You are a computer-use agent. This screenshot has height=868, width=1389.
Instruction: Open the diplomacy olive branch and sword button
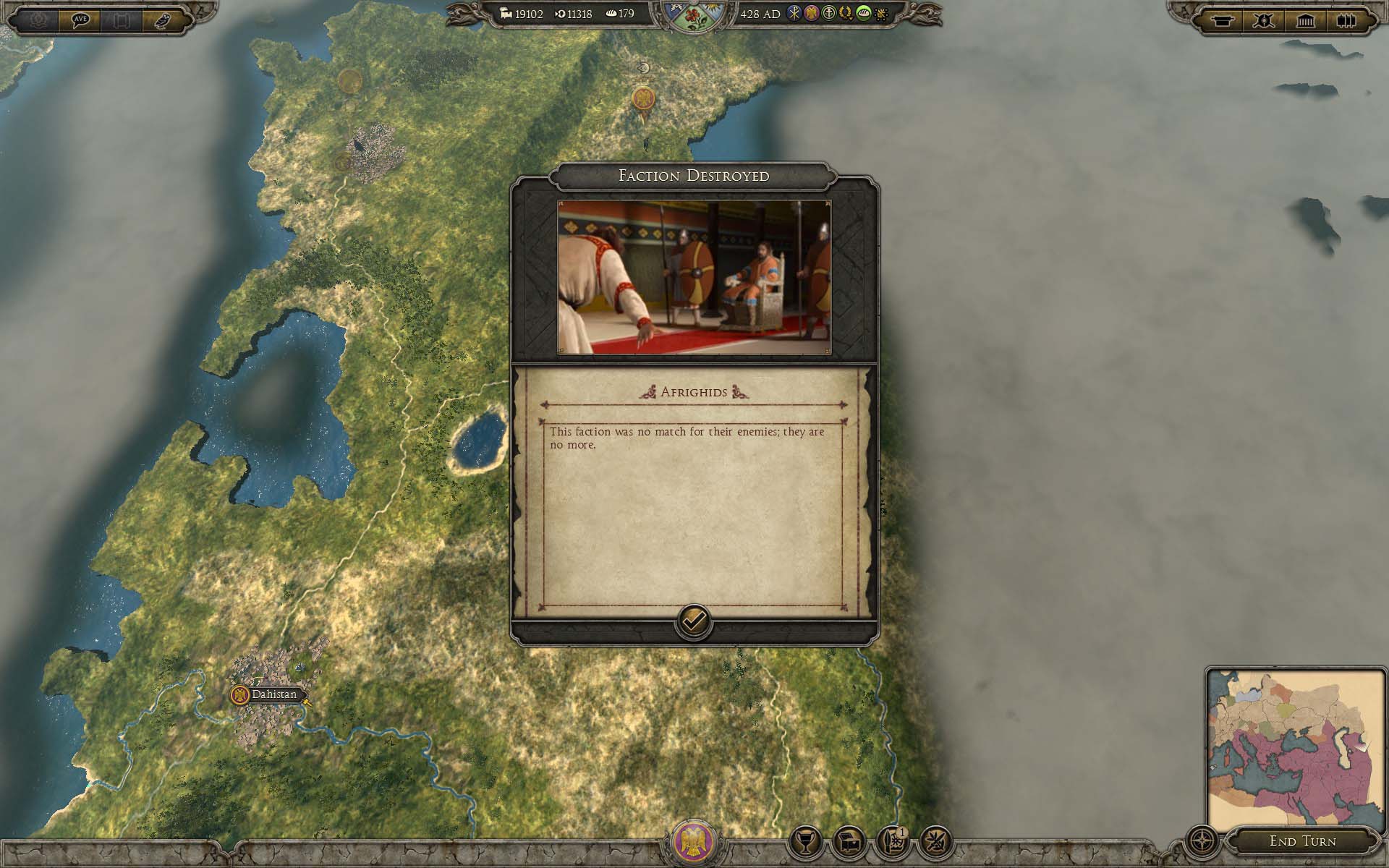coord(935,842)
